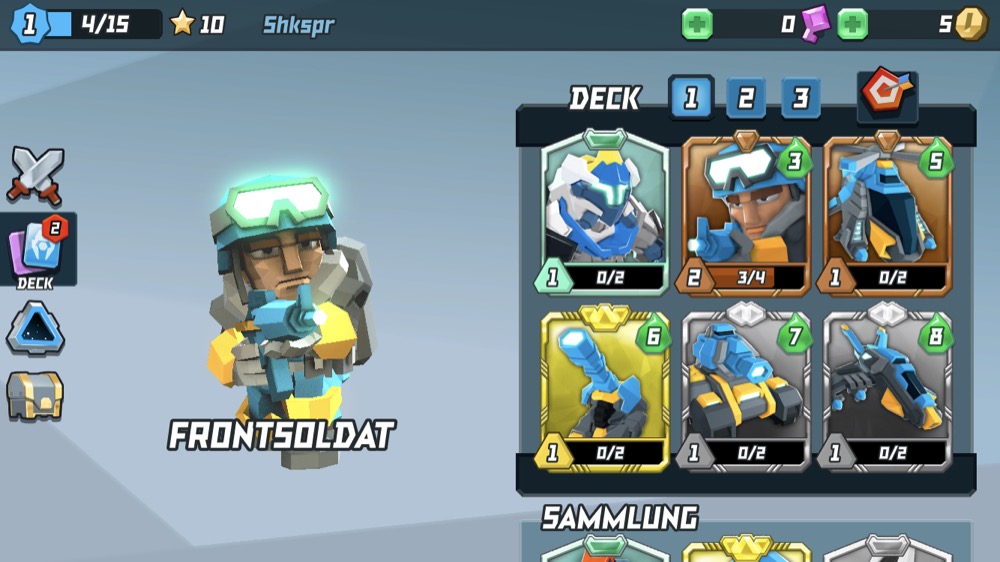The image size is (1000, 562).
Task: Open player profile Shkspr
Action: 298,24
